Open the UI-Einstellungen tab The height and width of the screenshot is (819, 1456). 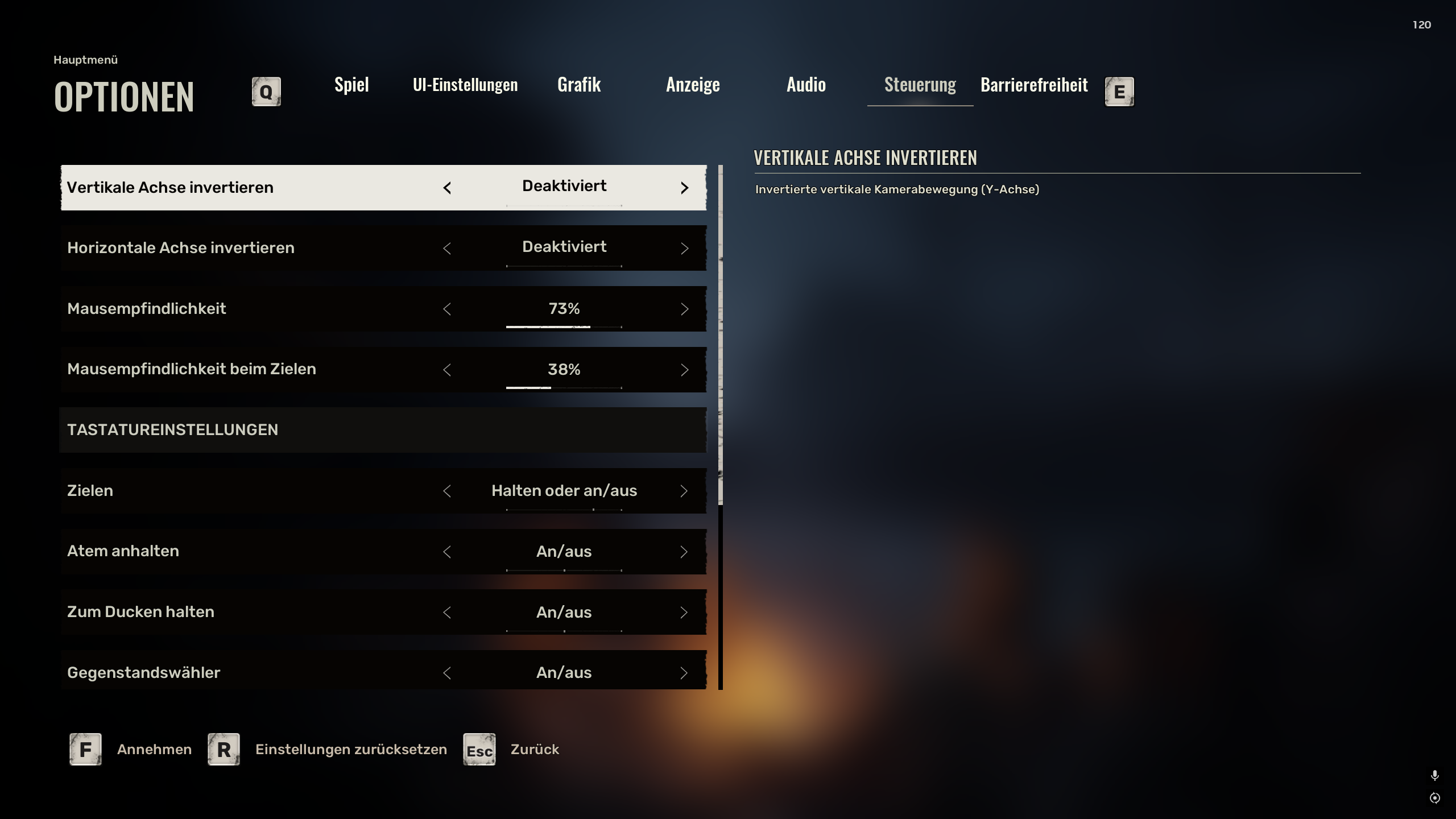click(465, 85)
